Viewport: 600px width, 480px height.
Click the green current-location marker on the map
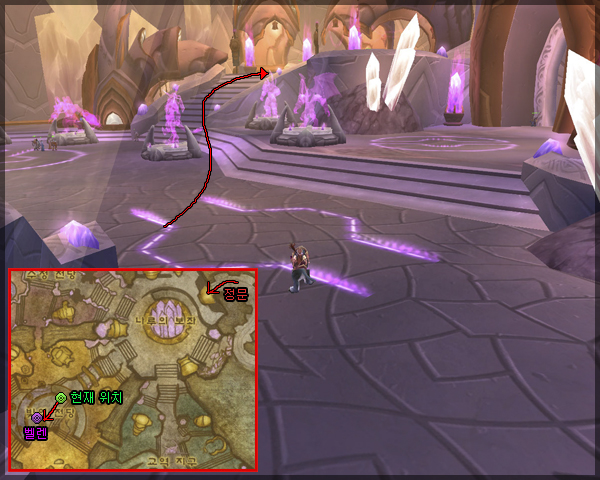(61, 397)
